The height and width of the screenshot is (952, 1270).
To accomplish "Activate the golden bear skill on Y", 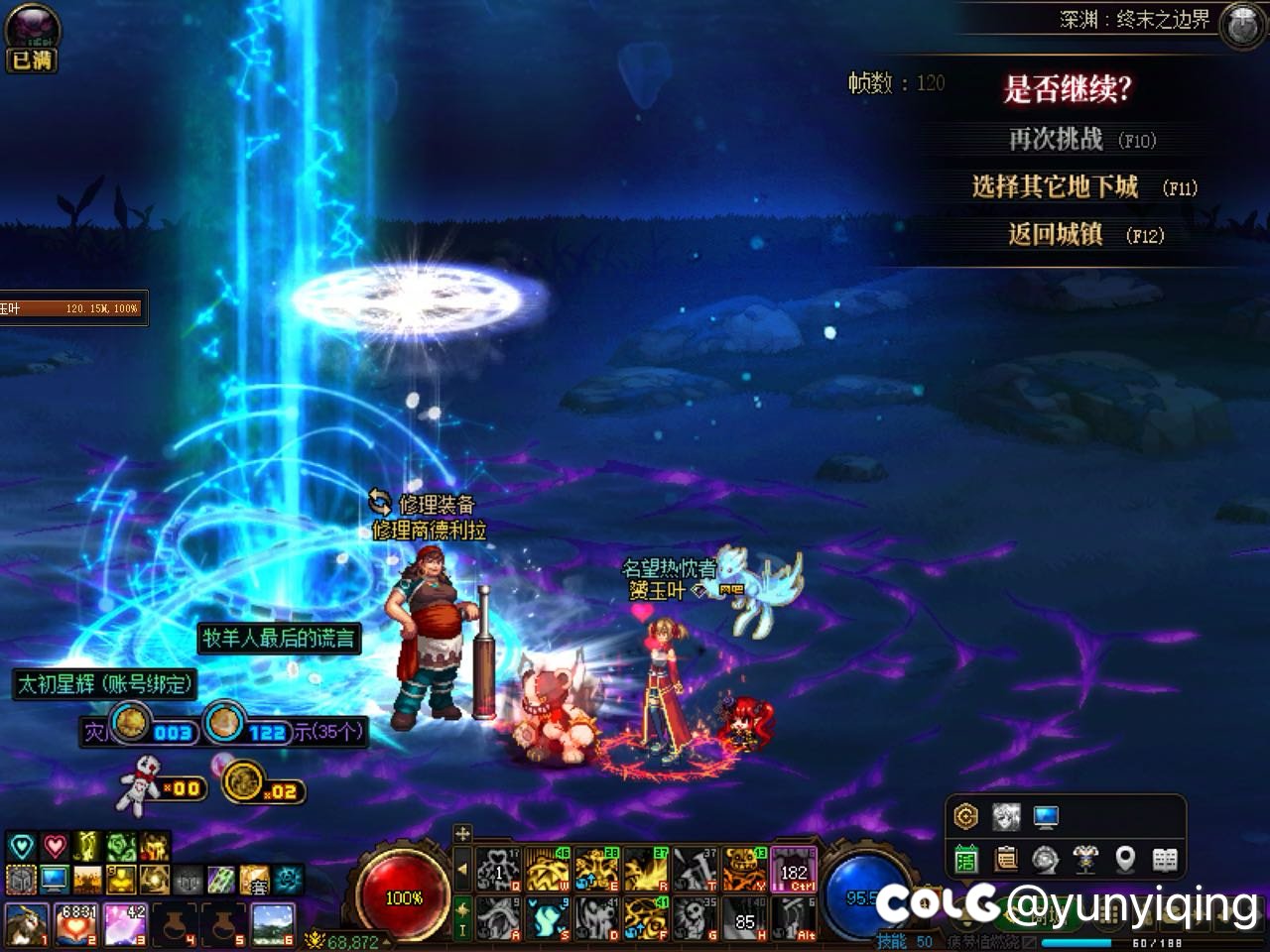I will 744,870.
